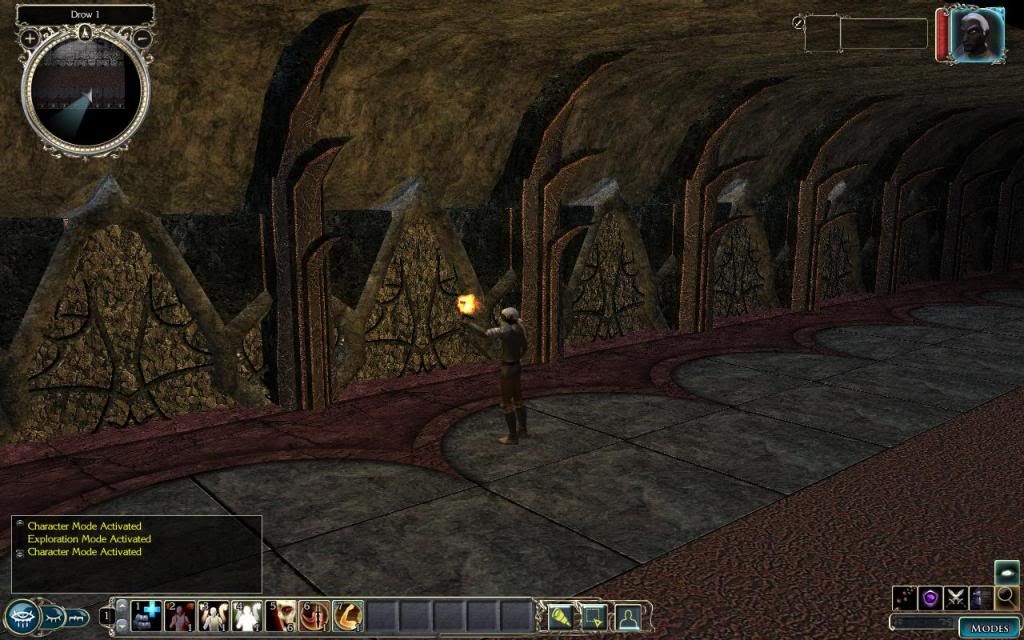Click the closed eye mode button
Viewport: 1024px width, 640px height.
coord(53,617)
